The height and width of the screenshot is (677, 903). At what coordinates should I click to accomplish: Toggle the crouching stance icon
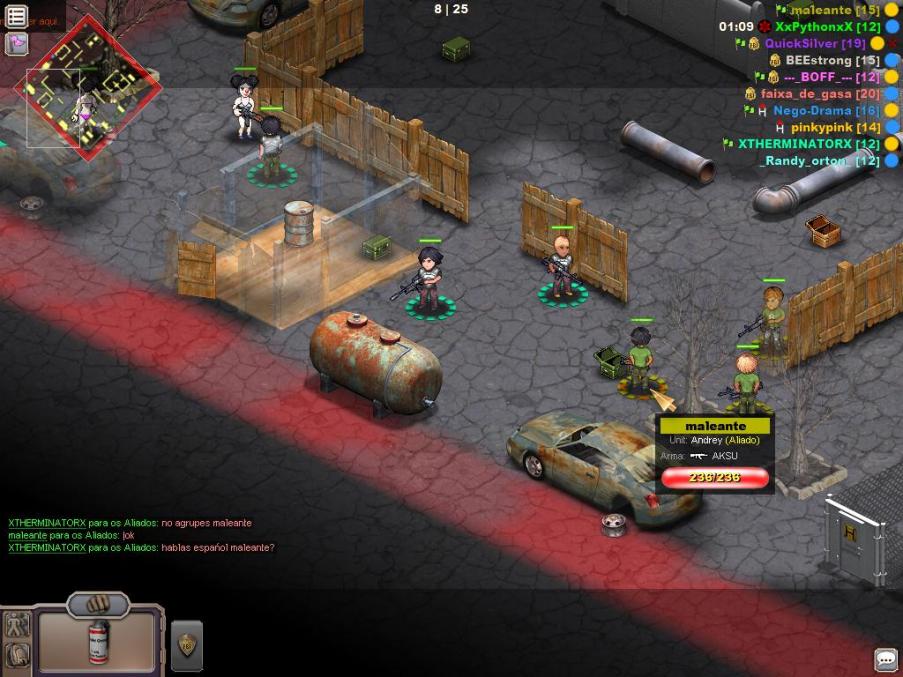point(16,655)
